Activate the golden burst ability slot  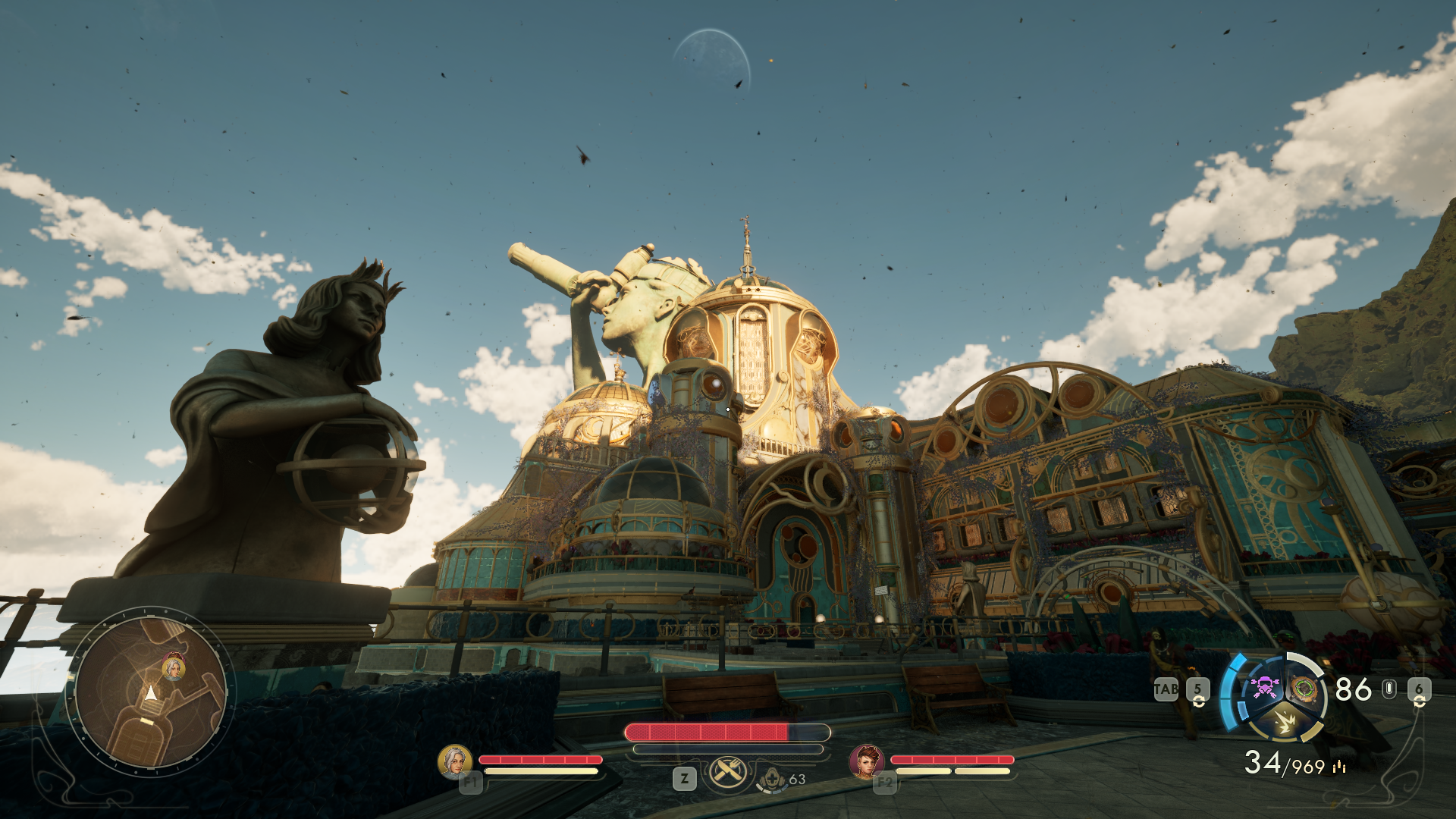(1285, 721)
